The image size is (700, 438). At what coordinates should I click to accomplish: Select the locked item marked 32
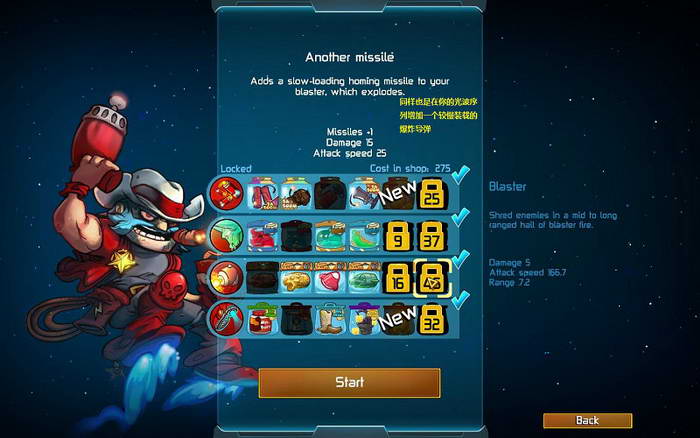pyautogui.click(x=432, y=319)
